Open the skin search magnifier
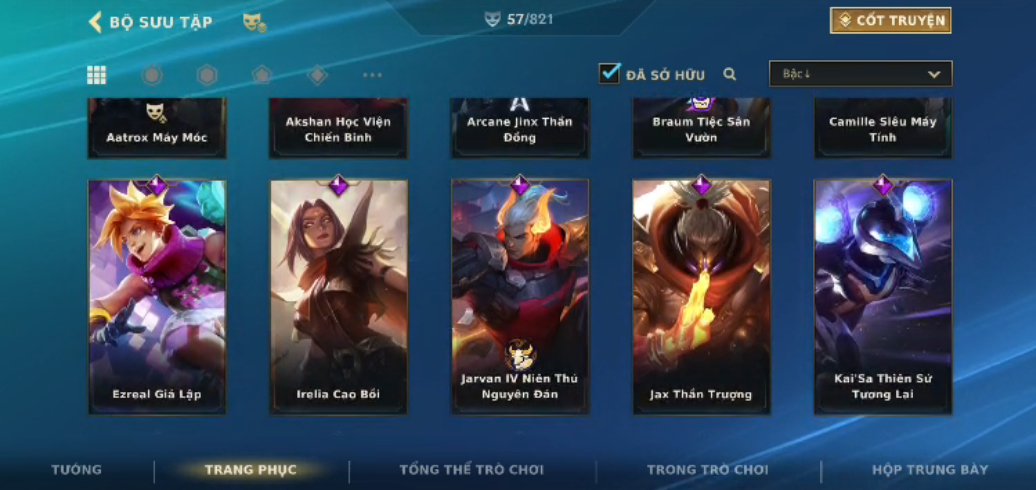The width and height of the screenshot is (1036, 490). 730,74
